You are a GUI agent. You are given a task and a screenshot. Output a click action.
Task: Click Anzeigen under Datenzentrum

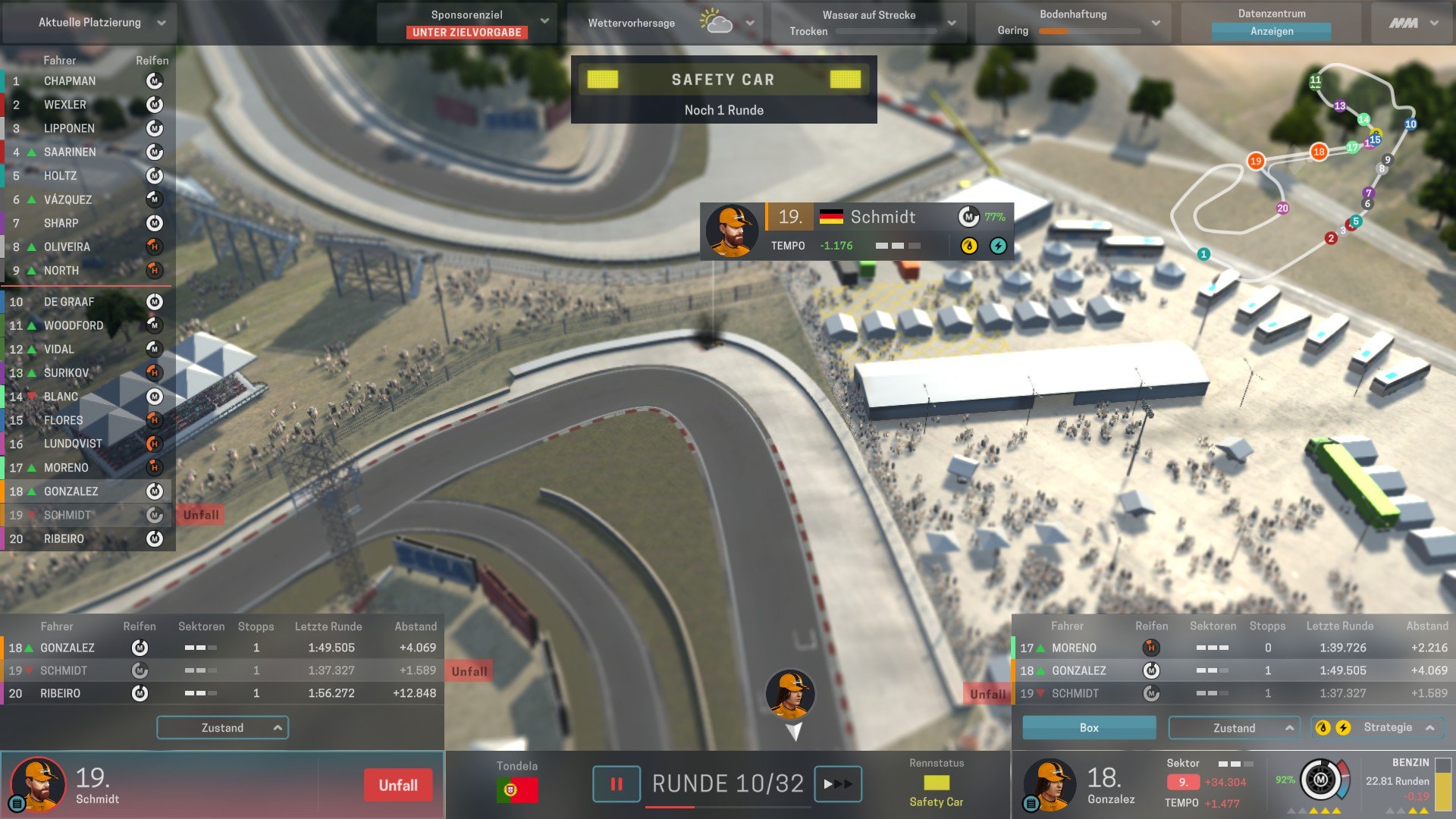[x=1271, y=32]
